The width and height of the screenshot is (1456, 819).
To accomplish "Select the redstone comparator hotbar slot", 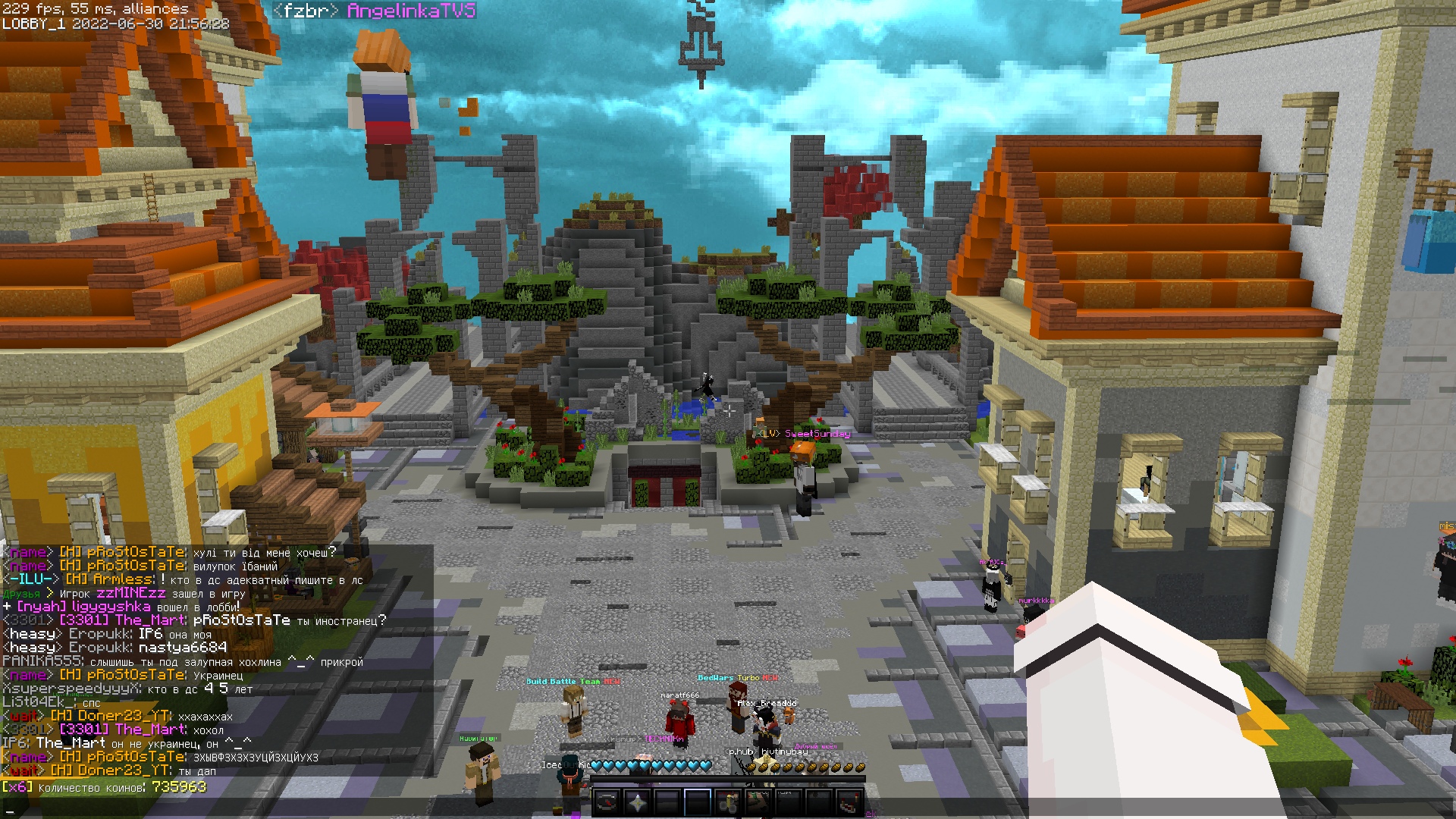I will pos(850,802).
